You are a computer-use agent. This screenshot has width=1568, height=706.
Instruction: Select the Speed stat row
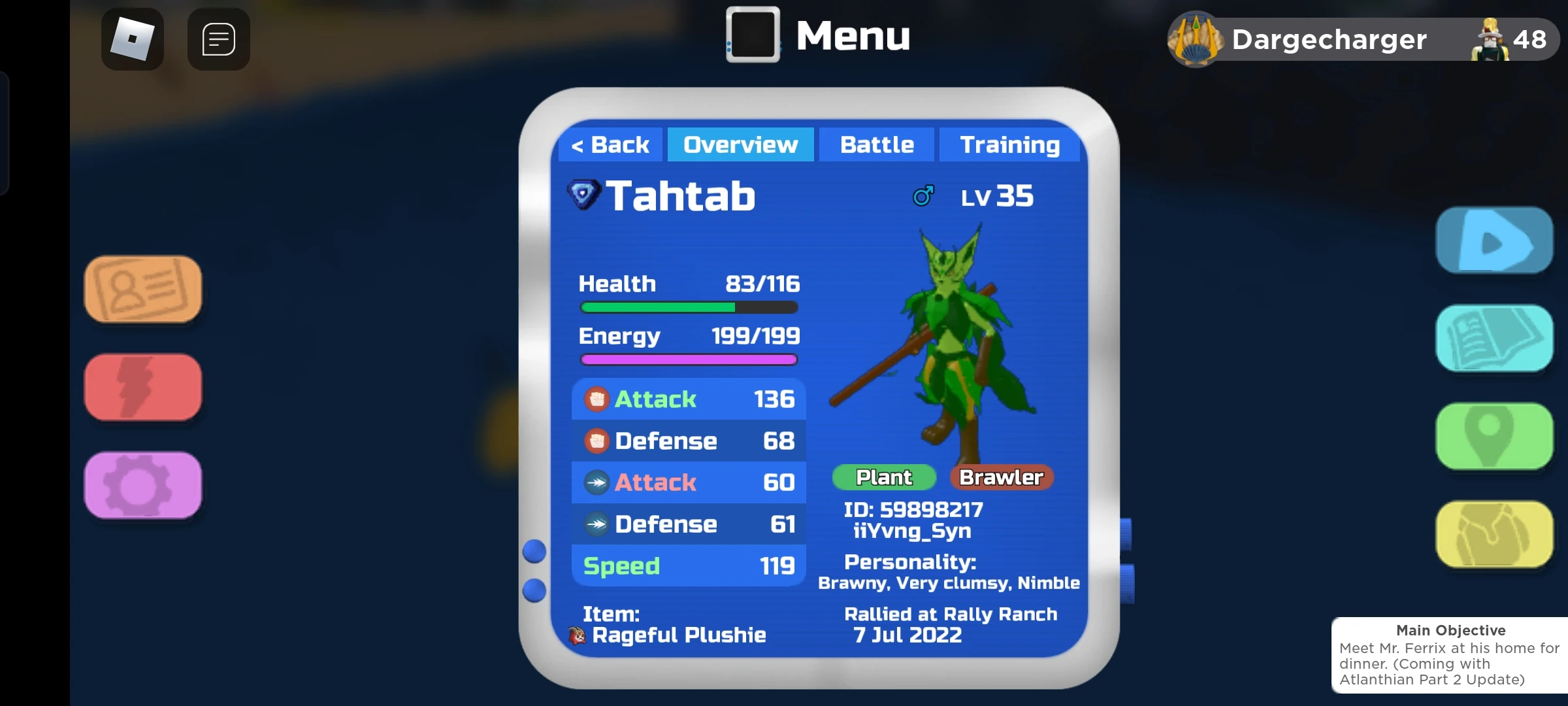(688, 565)
